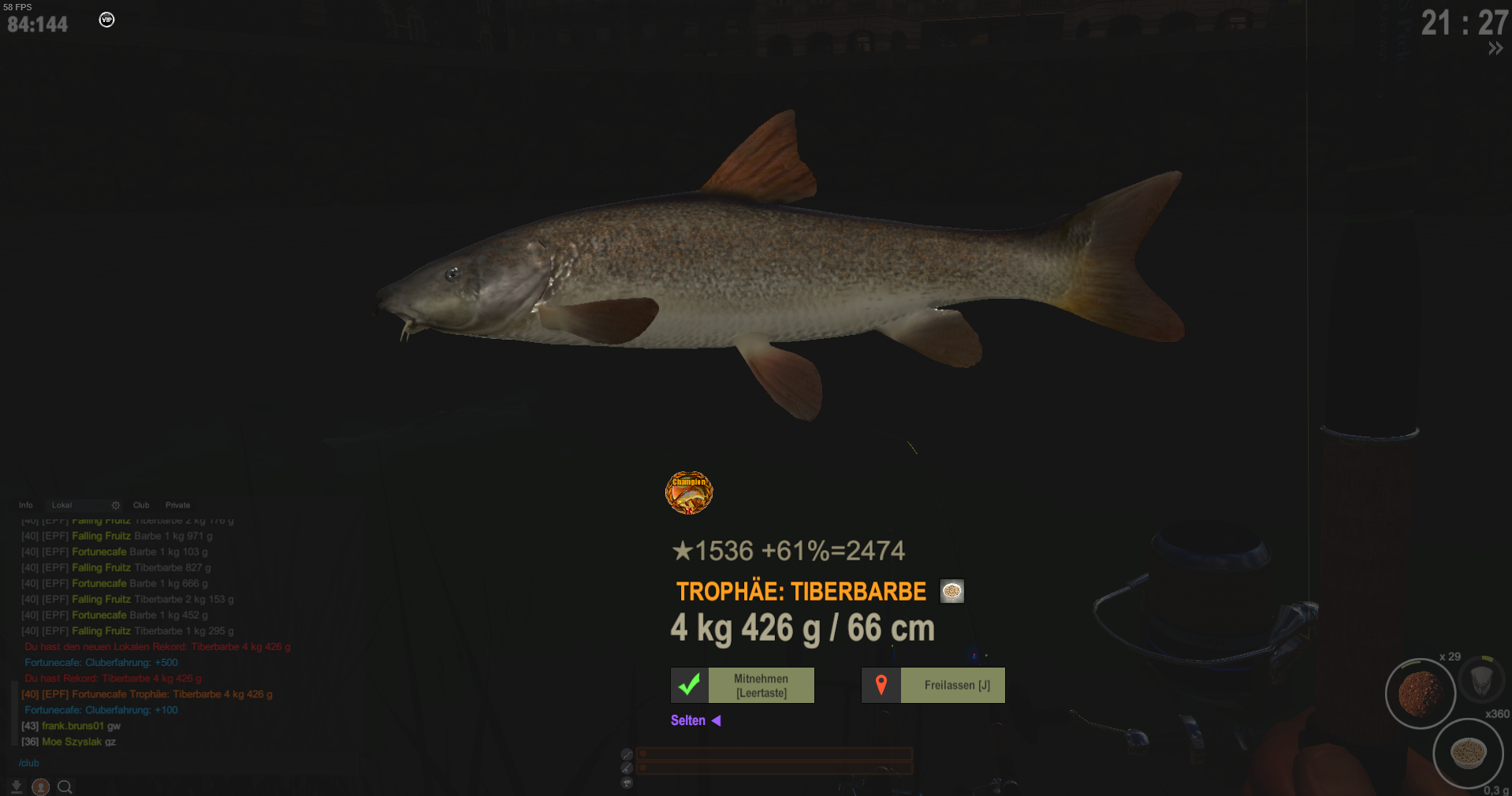The image size is (1512, 796).
Task: Open the keepnet icon
Action: (x=1481, y=679)
